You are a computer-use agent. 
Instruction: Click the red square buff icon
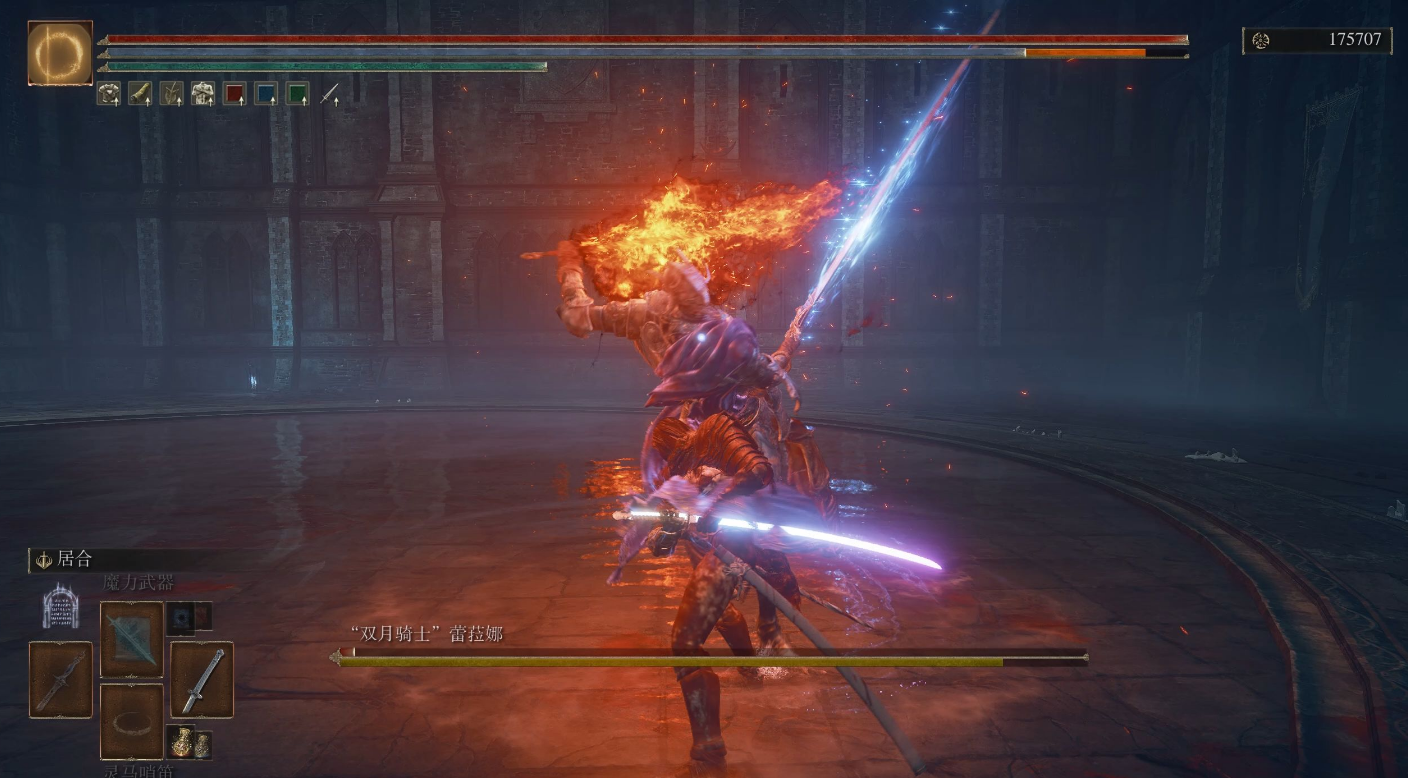click(234, 94)
